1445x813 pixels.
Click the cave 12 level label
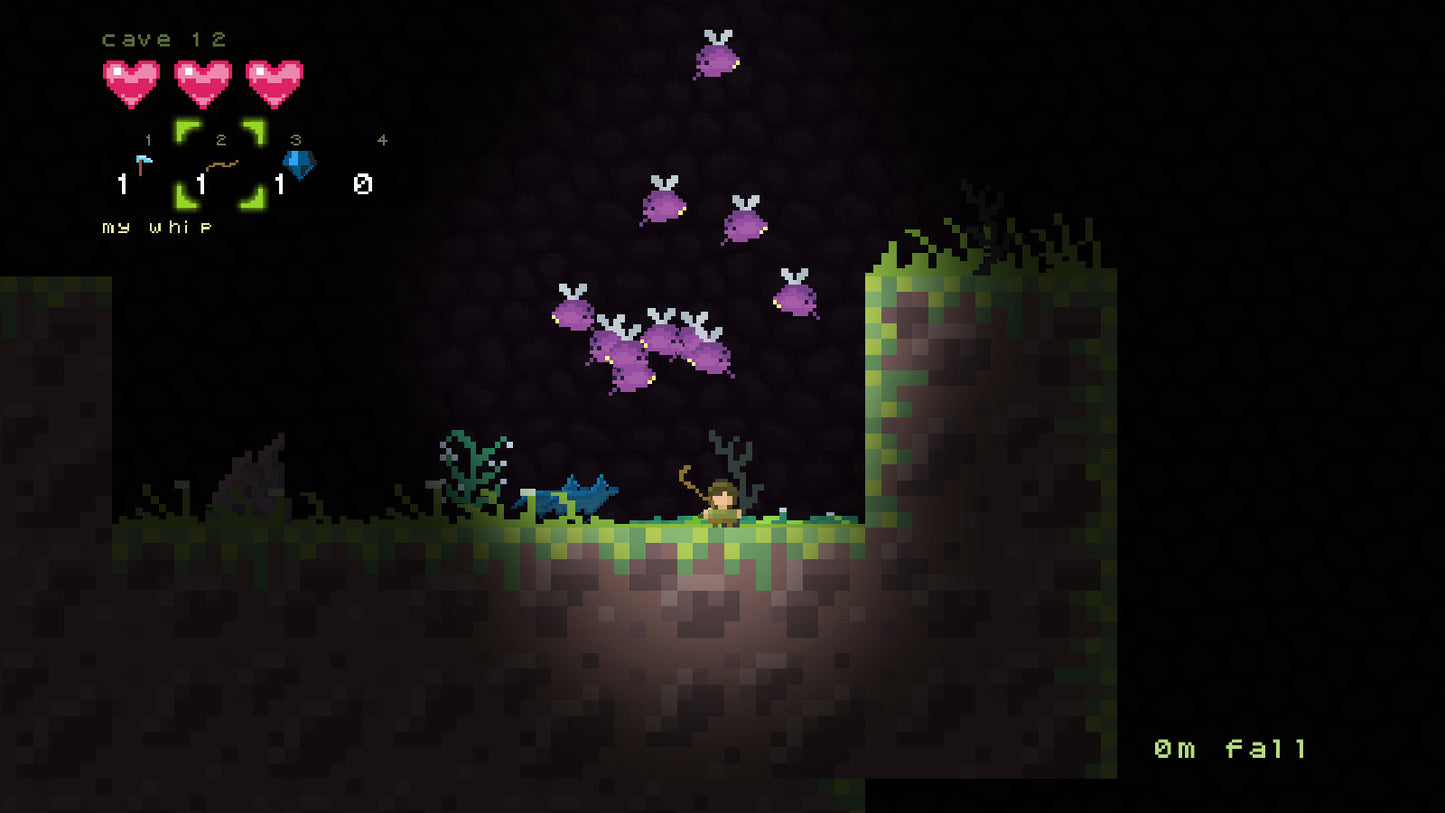pyautogui.click(x=163, y=39)
